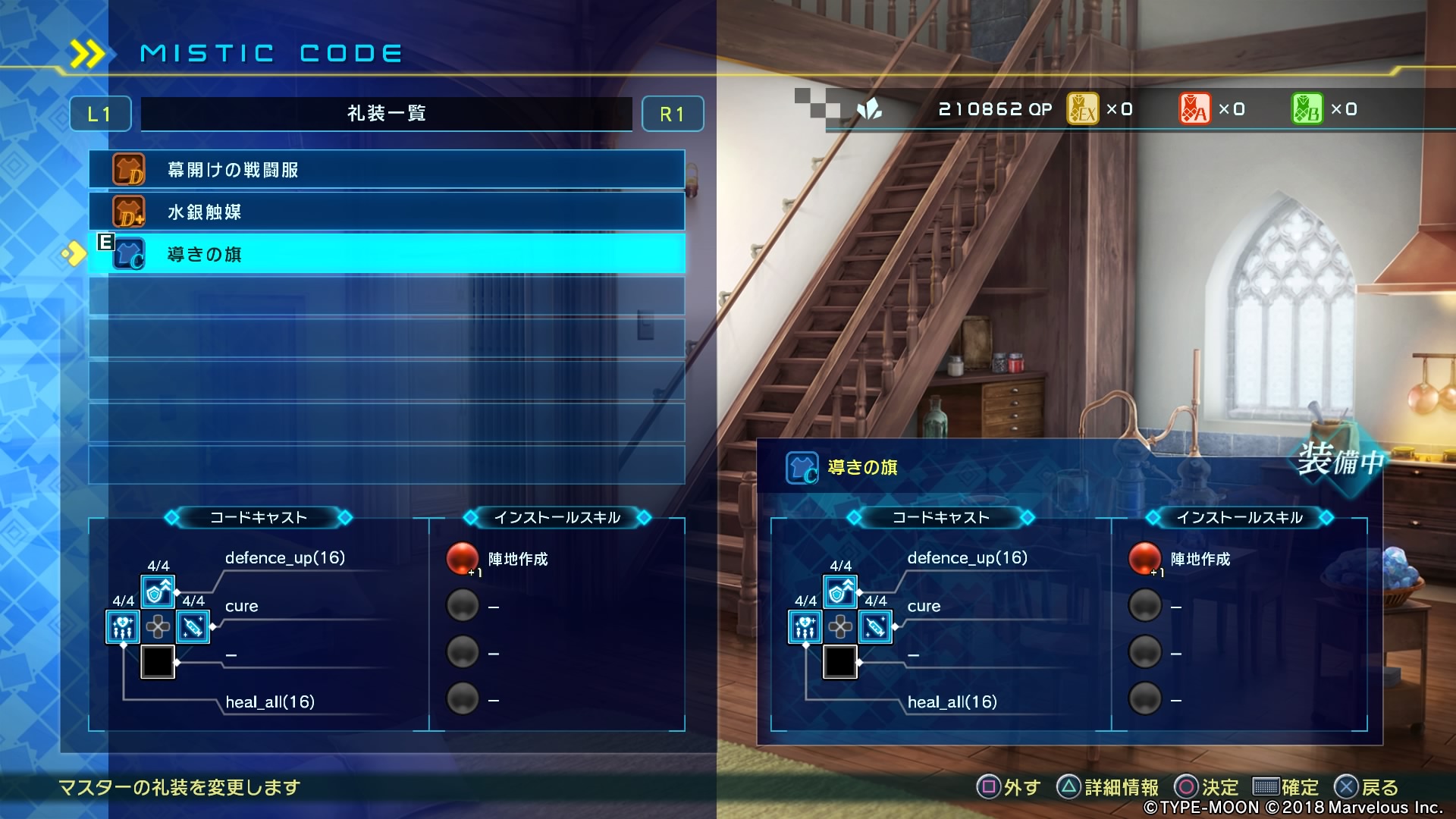This screenshot has height=819, width=1456.
Task: Choose the heal_all icon in left panel
Action: (123, 627)
